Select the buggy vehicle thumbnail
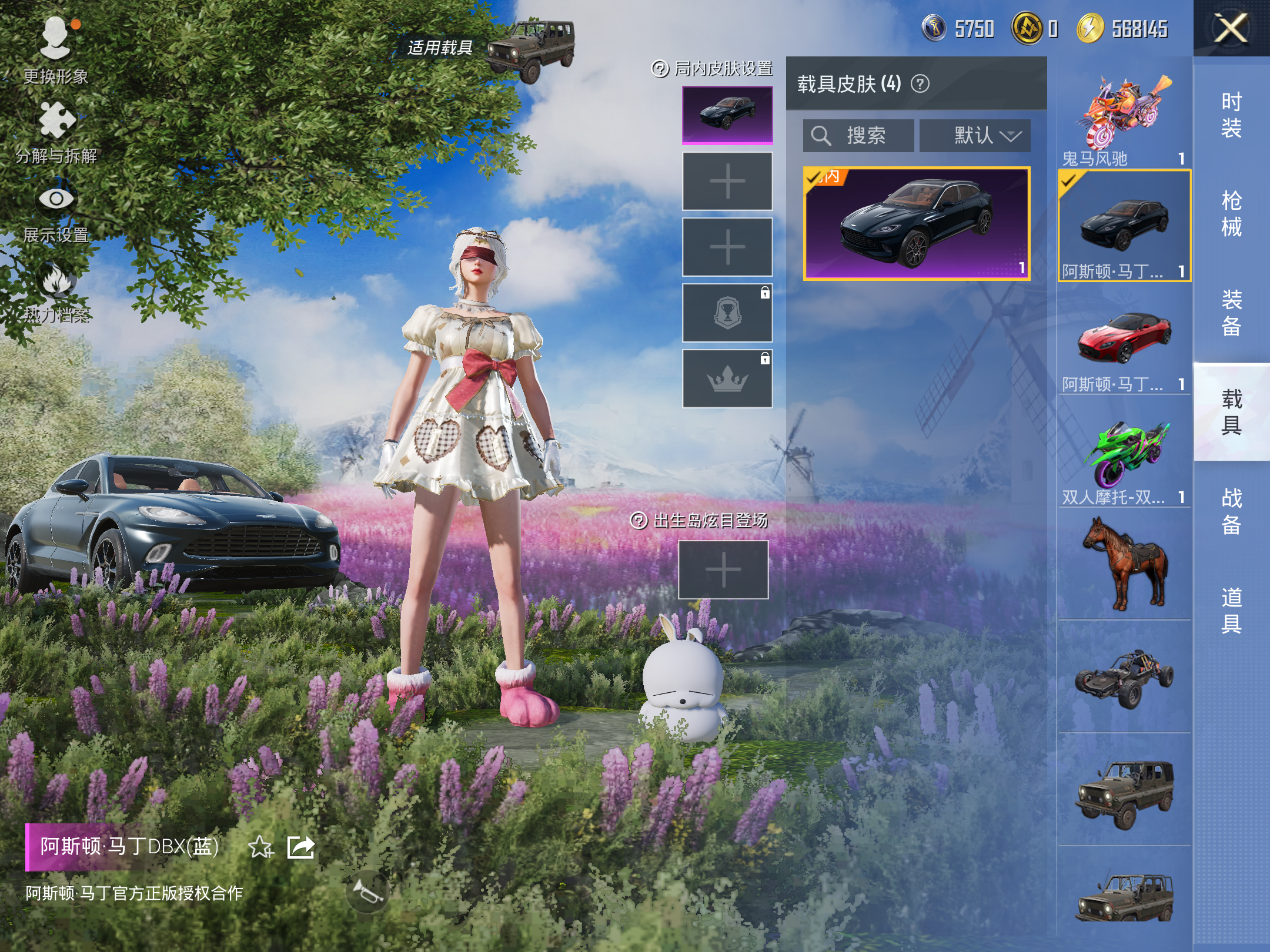Image resolution: width=1270 pixels, height=952 pixels. pos(1124,677)
